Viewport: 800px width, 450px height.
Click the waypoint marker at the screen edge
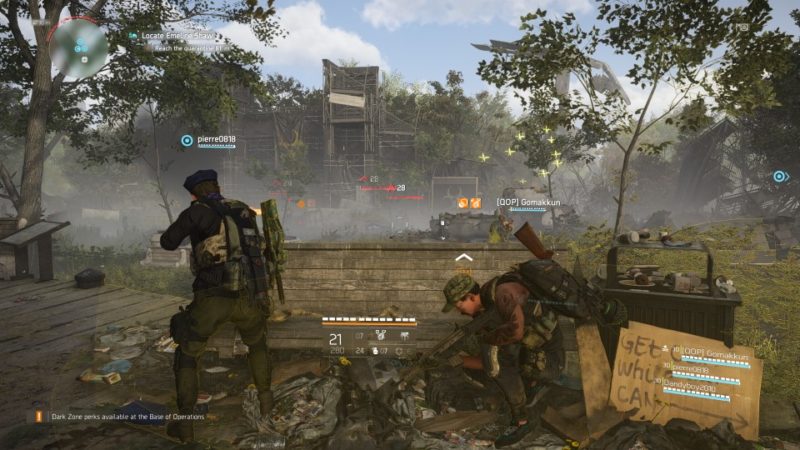coord(780,176)
